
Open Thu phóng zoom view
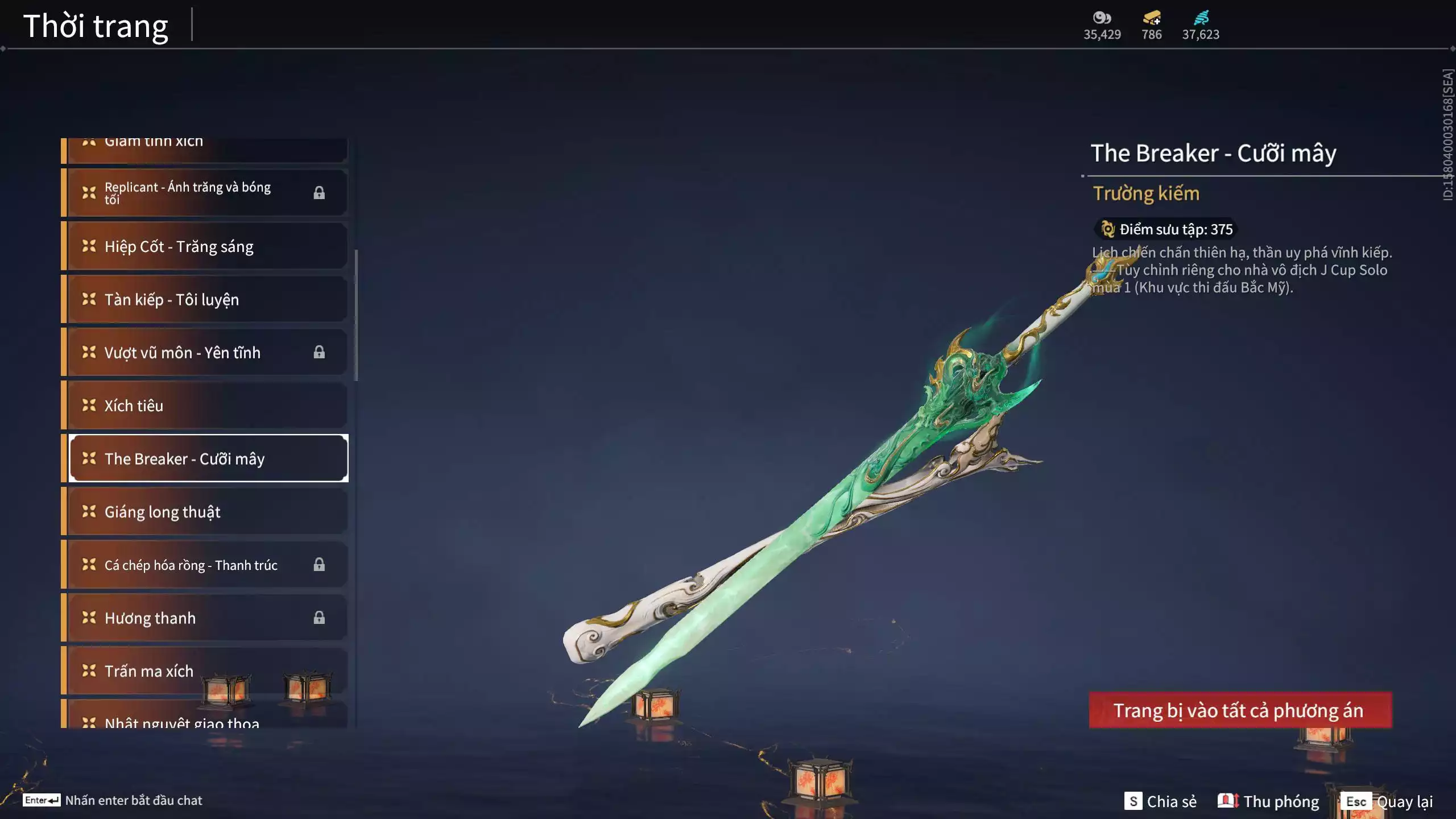click(1268, 801)
